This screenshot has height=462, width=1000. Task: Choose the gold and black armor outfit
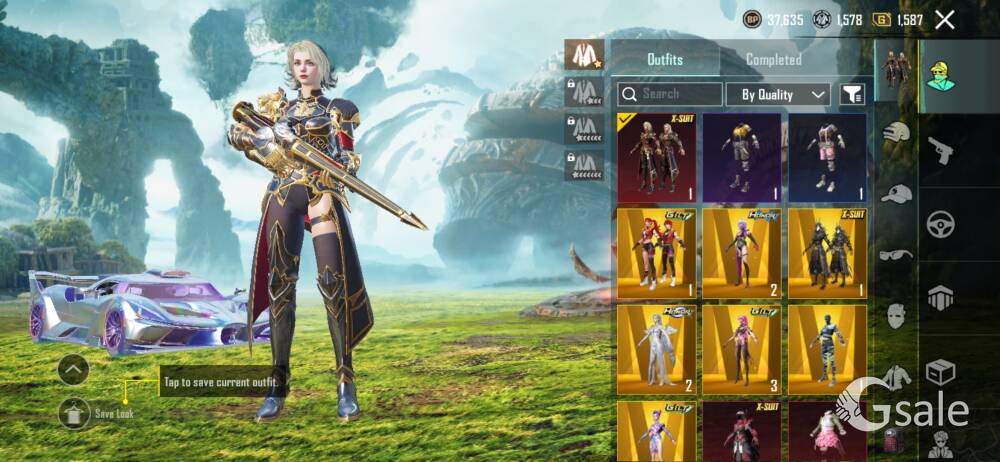[x=741, y=158]
